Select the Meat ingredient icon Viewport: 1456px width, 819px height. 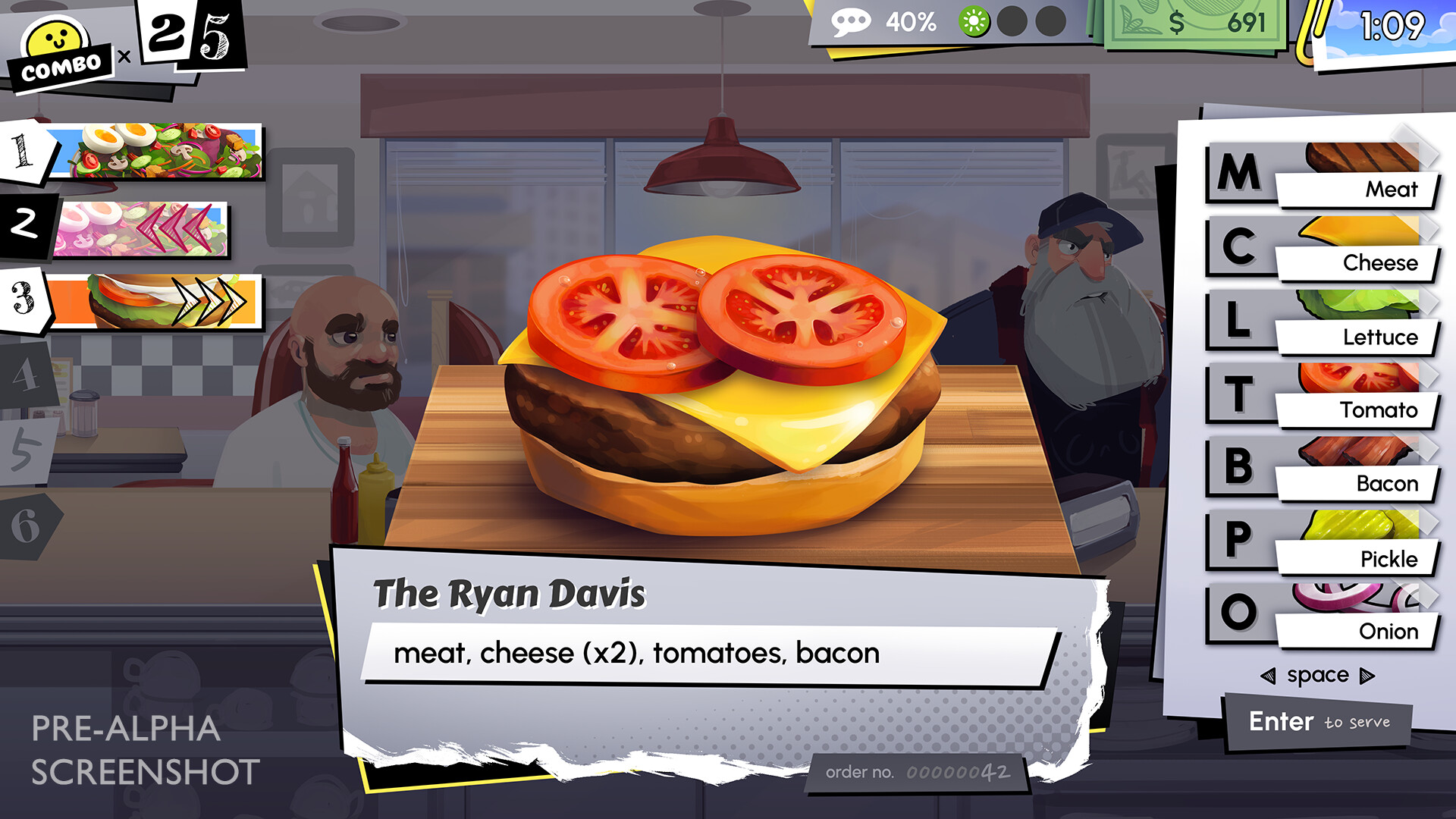tap(1365, 163)
